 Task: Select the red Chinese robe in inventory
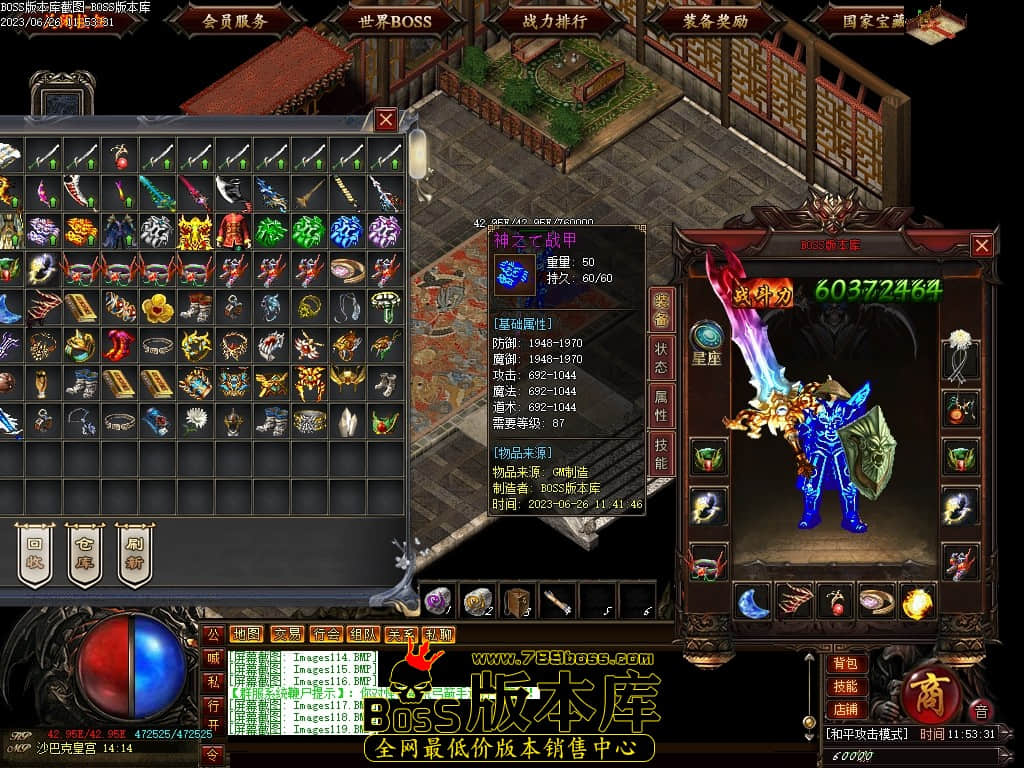(235, 231)
